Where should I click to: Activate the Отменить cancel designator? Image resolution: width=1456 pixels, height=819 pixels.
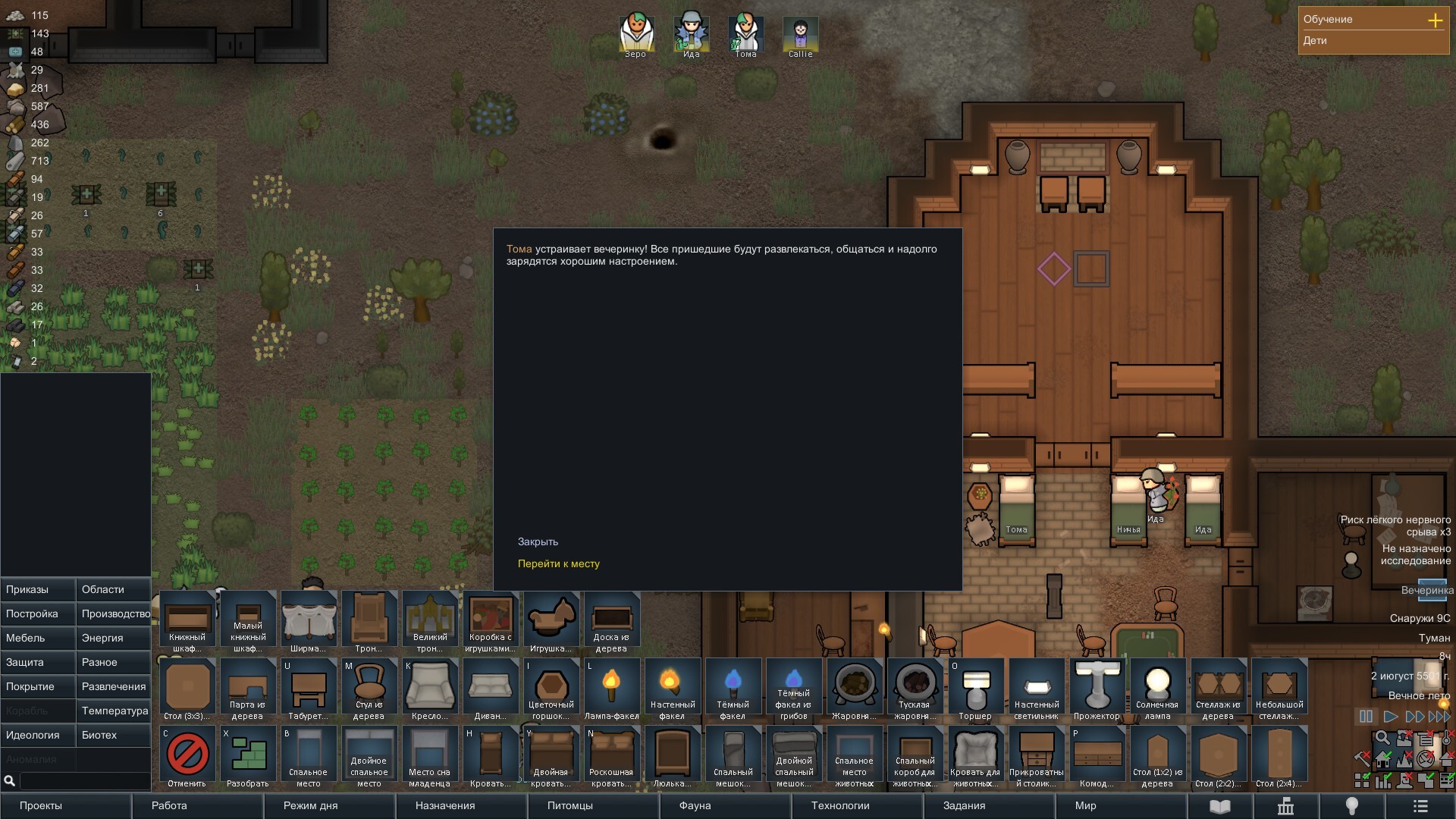[187, 756]
